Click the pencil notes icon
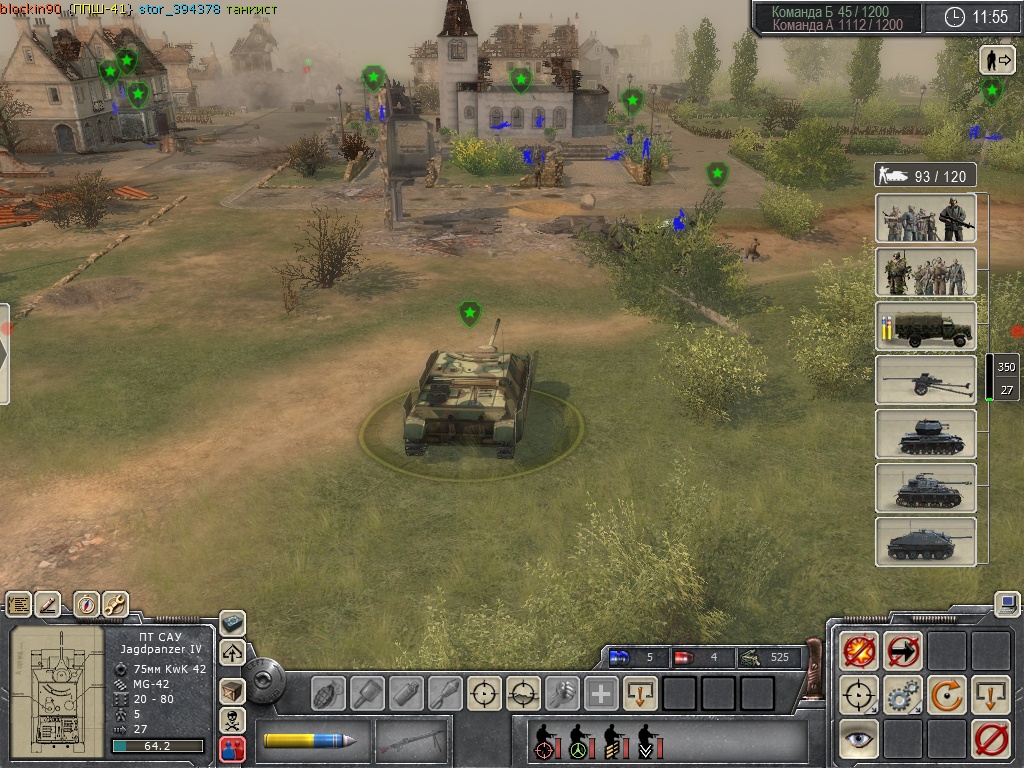 (x=48, y=604)
